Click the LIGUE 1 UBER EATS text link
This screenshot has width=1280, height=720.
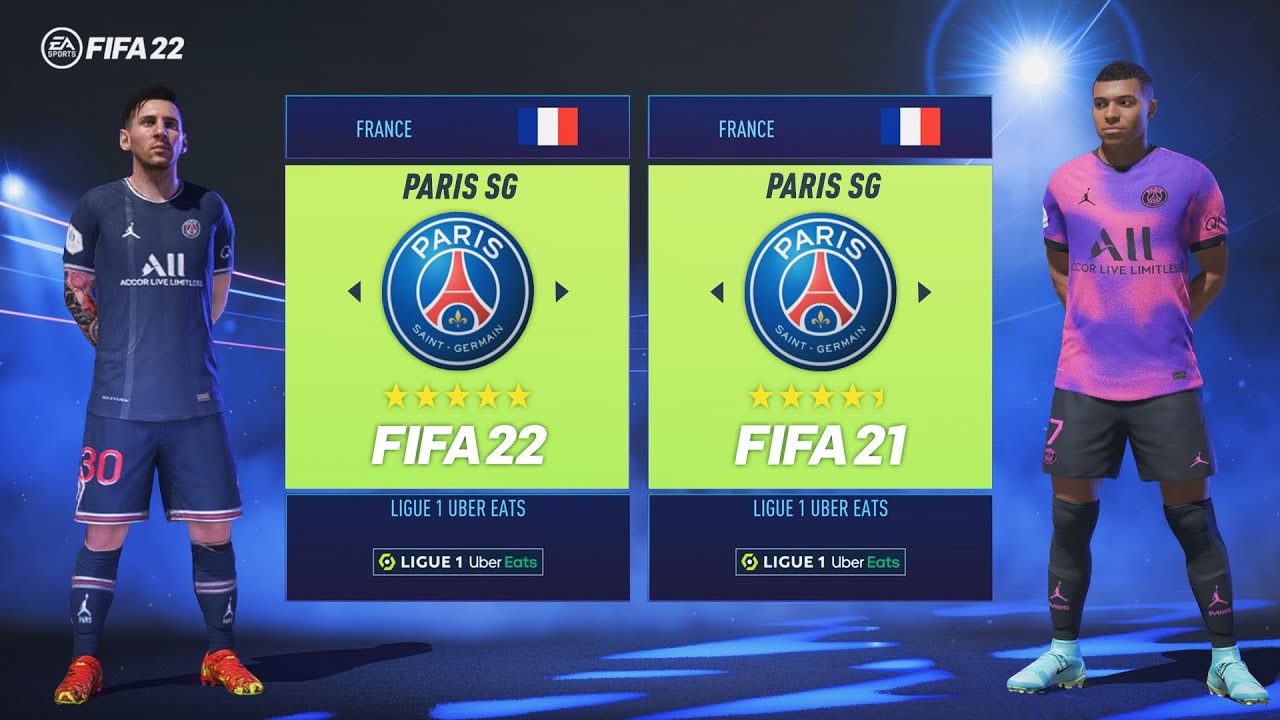[456, 508]
